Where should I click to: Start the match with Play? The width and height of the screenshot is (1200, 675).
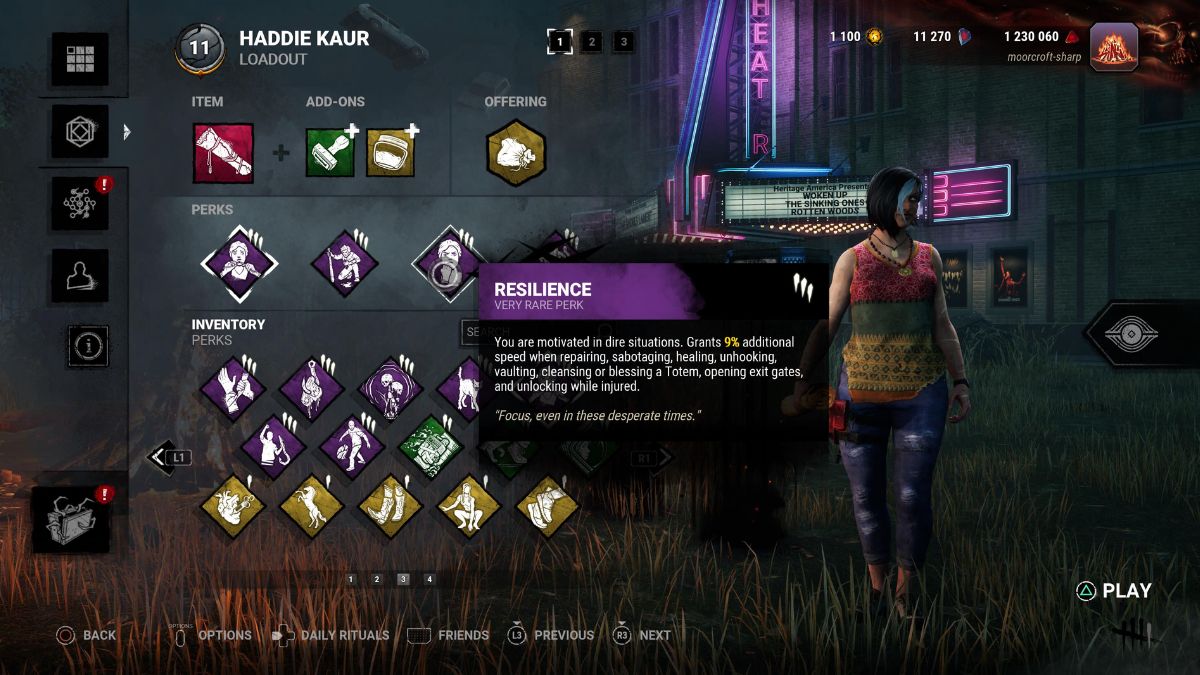[1114, 591]
